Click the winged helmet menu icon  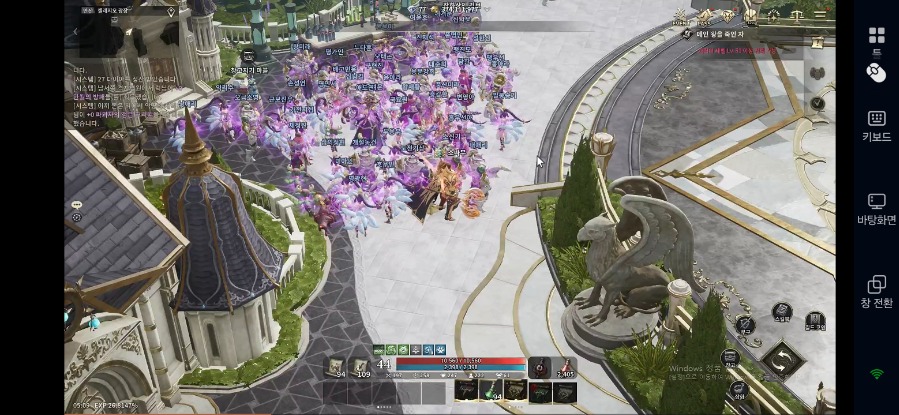click(x=752, y=15)
